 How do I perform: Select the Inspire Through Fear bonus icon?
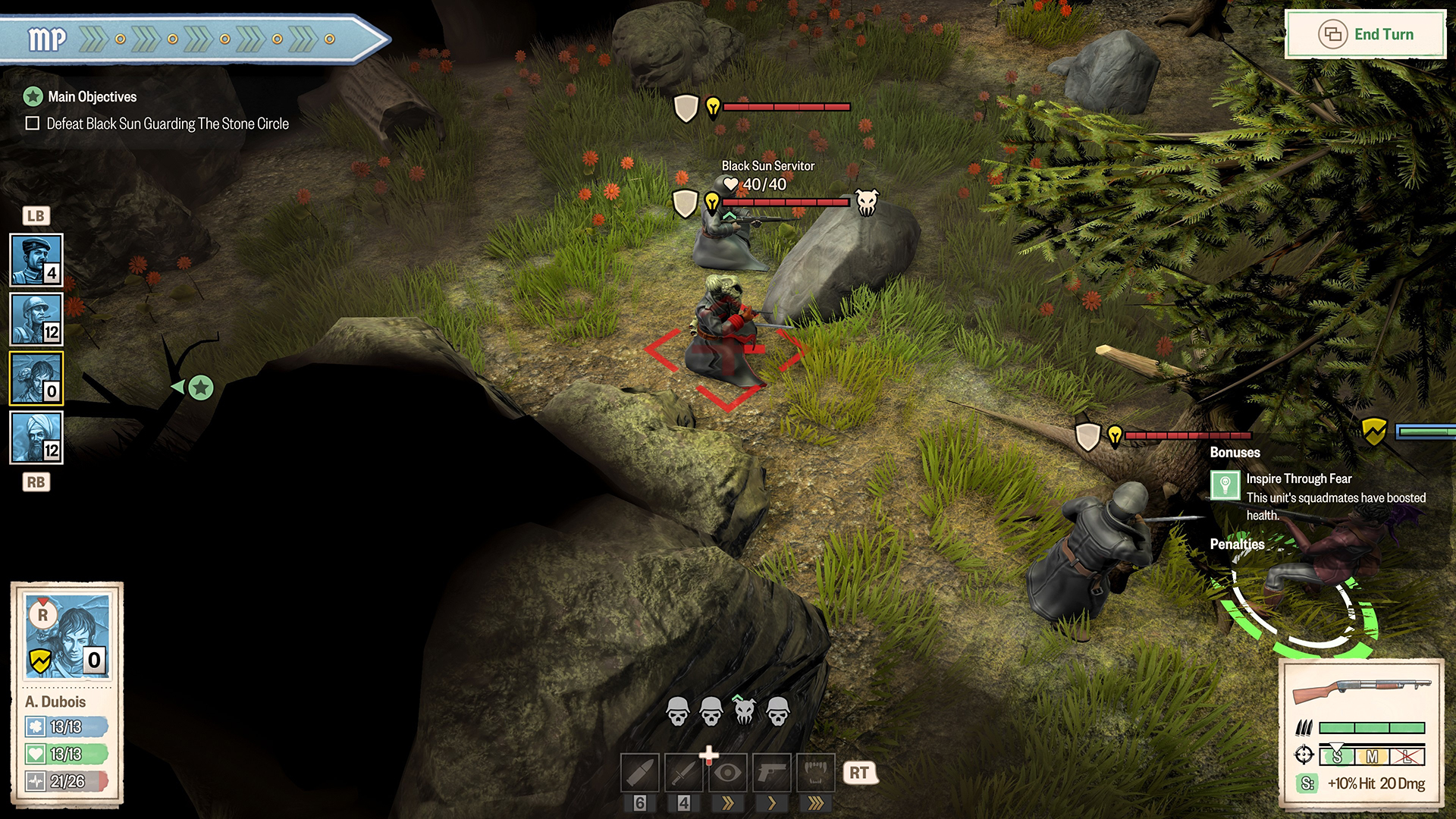(x=1225, y=485)
